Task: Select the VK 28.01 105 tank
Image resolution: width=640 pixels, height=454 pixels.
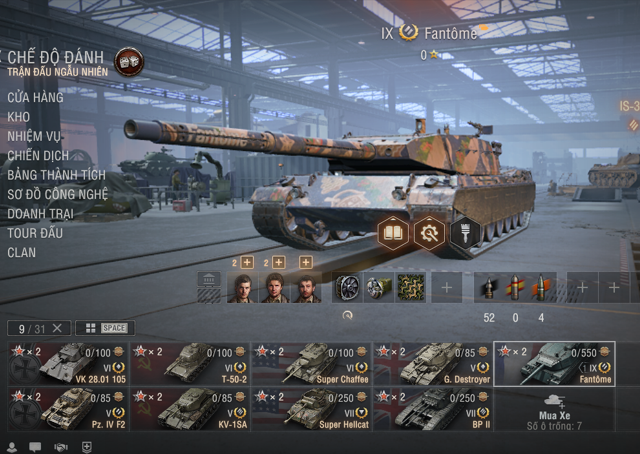Action: click(68, 364)
